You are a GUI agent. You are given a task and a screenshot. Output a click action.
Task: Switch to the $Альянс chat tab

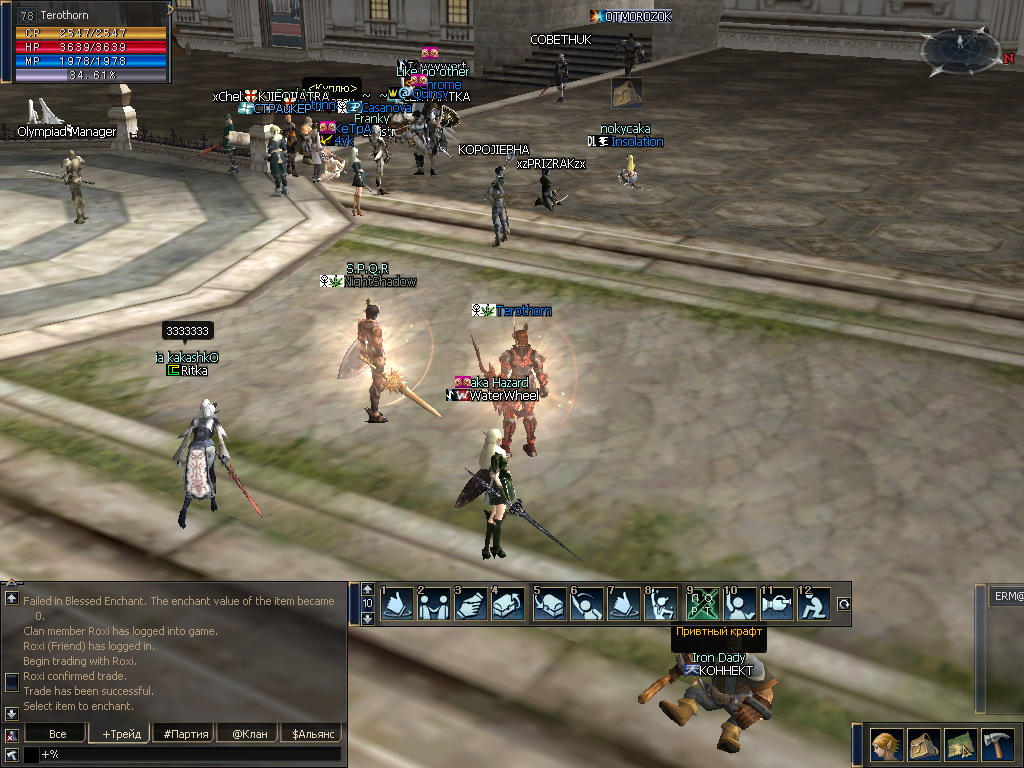click(311, 734)
